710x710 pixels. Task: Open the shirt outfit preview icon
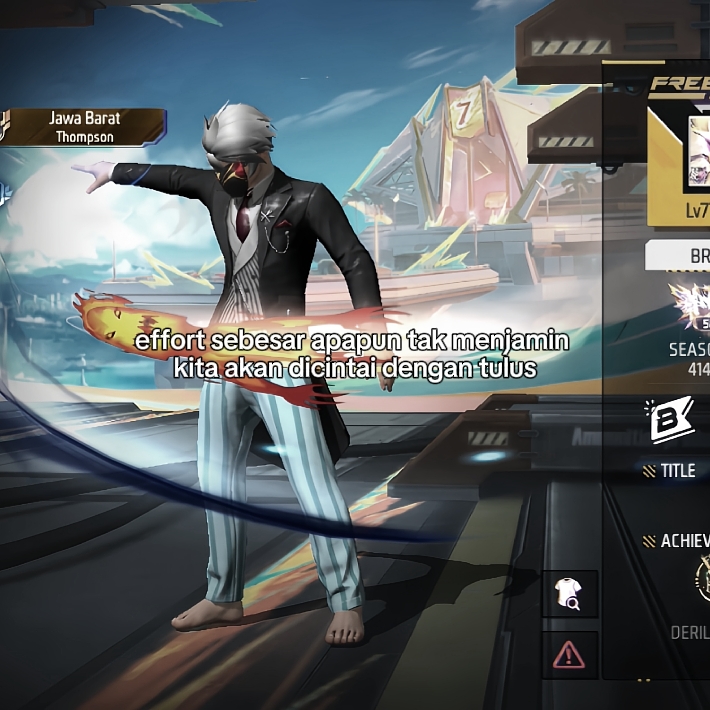(x=576, y=596)
